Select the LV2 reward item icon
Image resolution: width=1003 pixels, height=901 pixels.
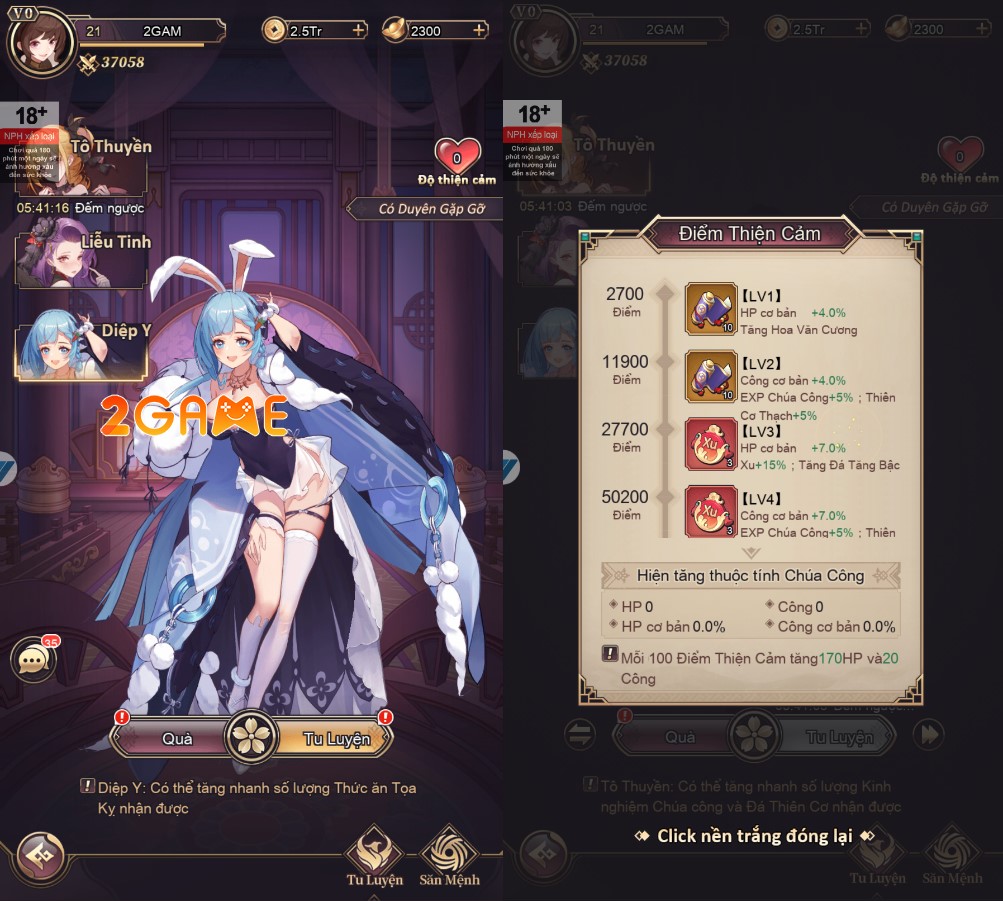[710, 376]
